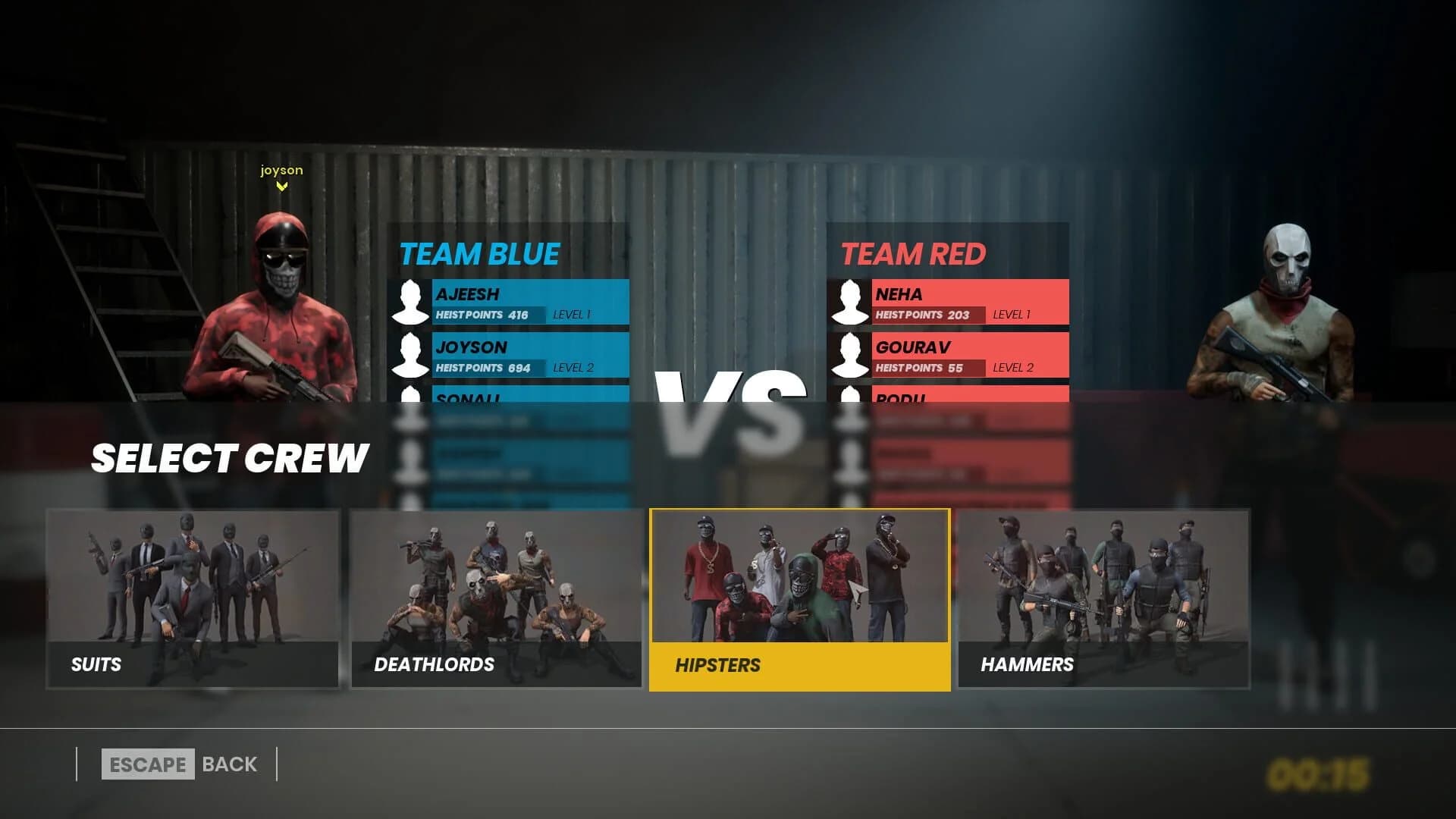Select the Deathlords crew

[x=497, y=599]
